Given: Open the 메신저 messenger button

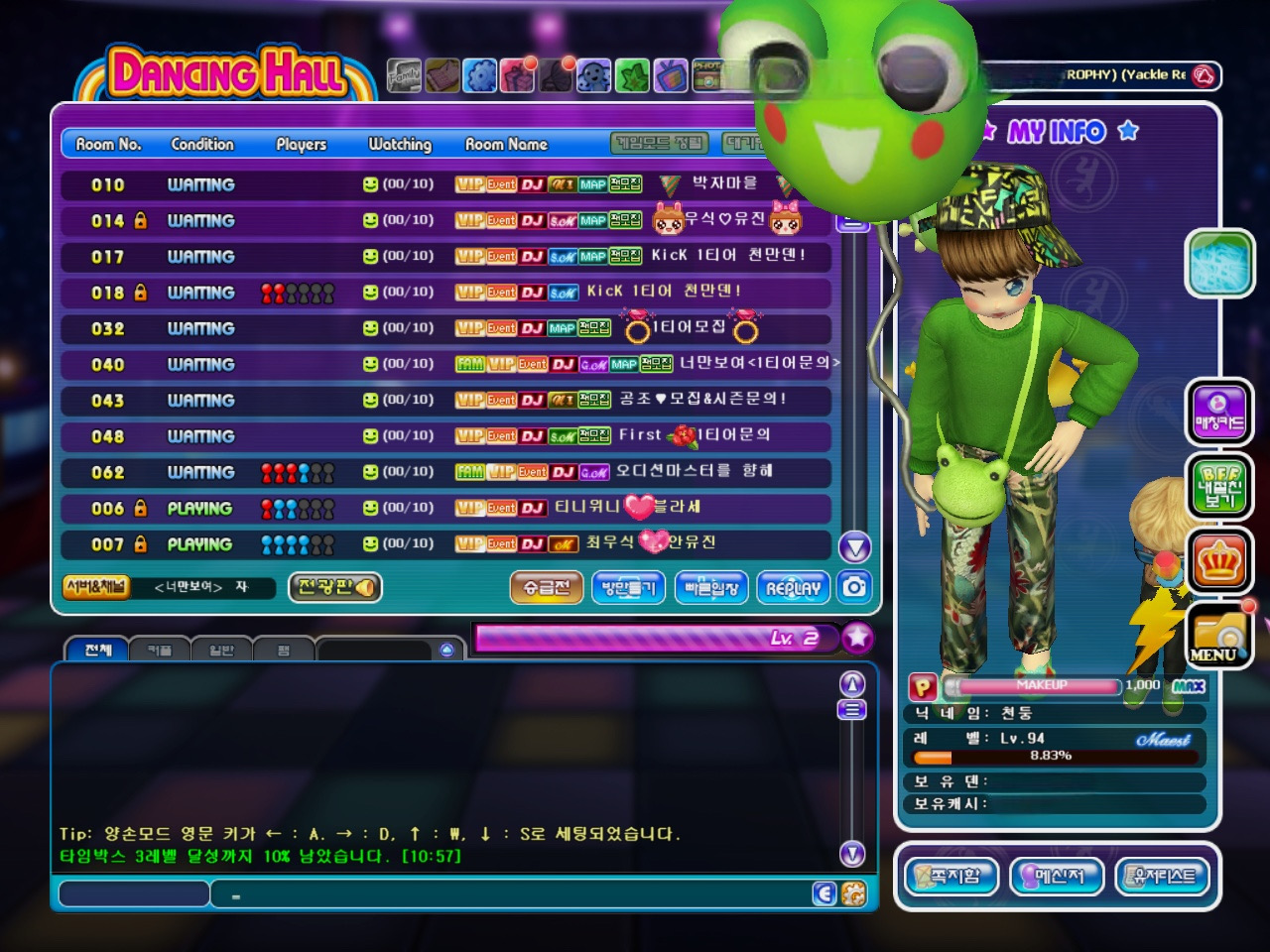Looking at the screenshot, I should click(x=1056, y=876).
